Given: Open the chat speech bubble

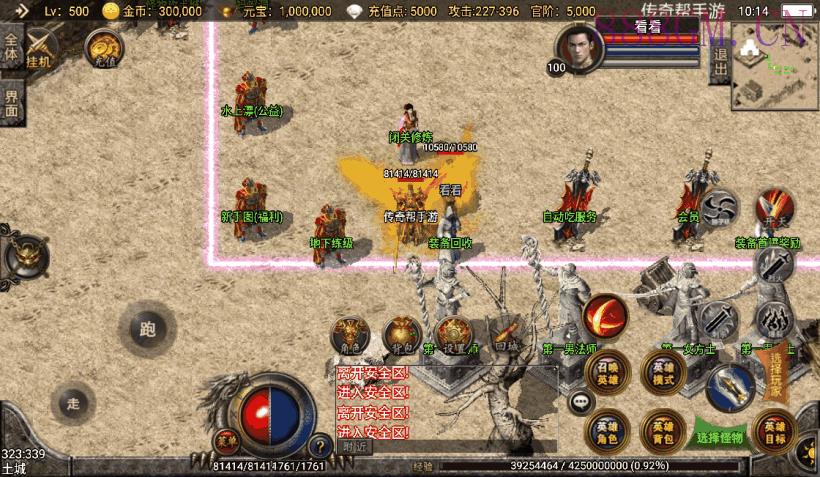Looking at the screenshot, I should (581, 402).
